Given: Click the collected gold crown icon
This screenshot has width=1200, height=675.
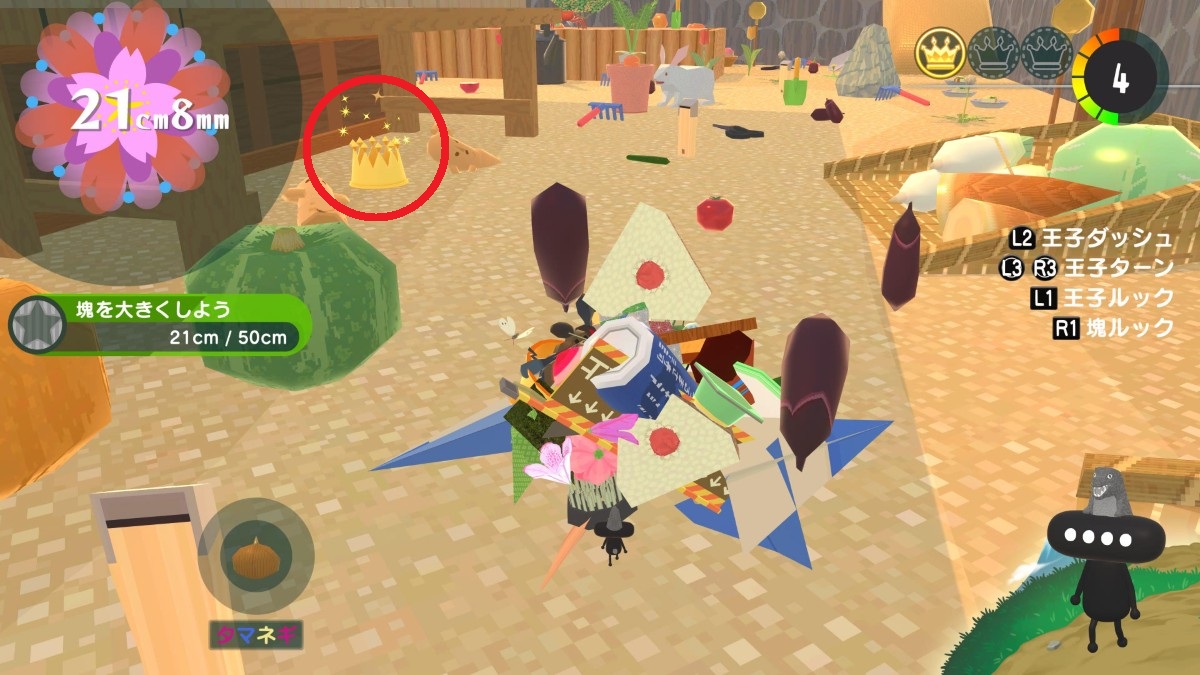Looking at the screenshot, I should [x=940, y=53].
